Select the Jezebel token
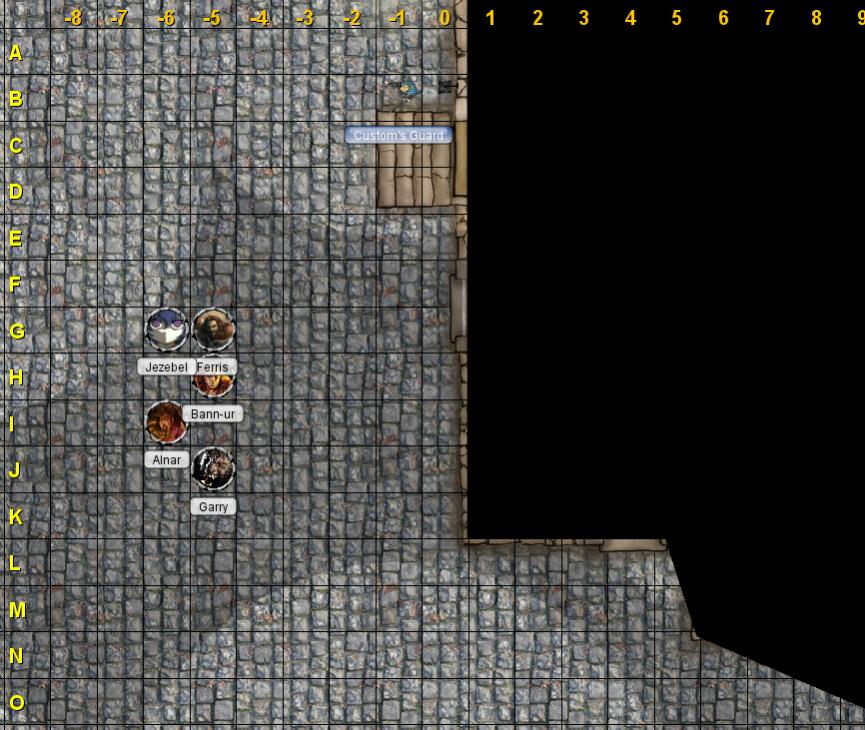This screenshot has width=865, height=730. tap(167, 329)
